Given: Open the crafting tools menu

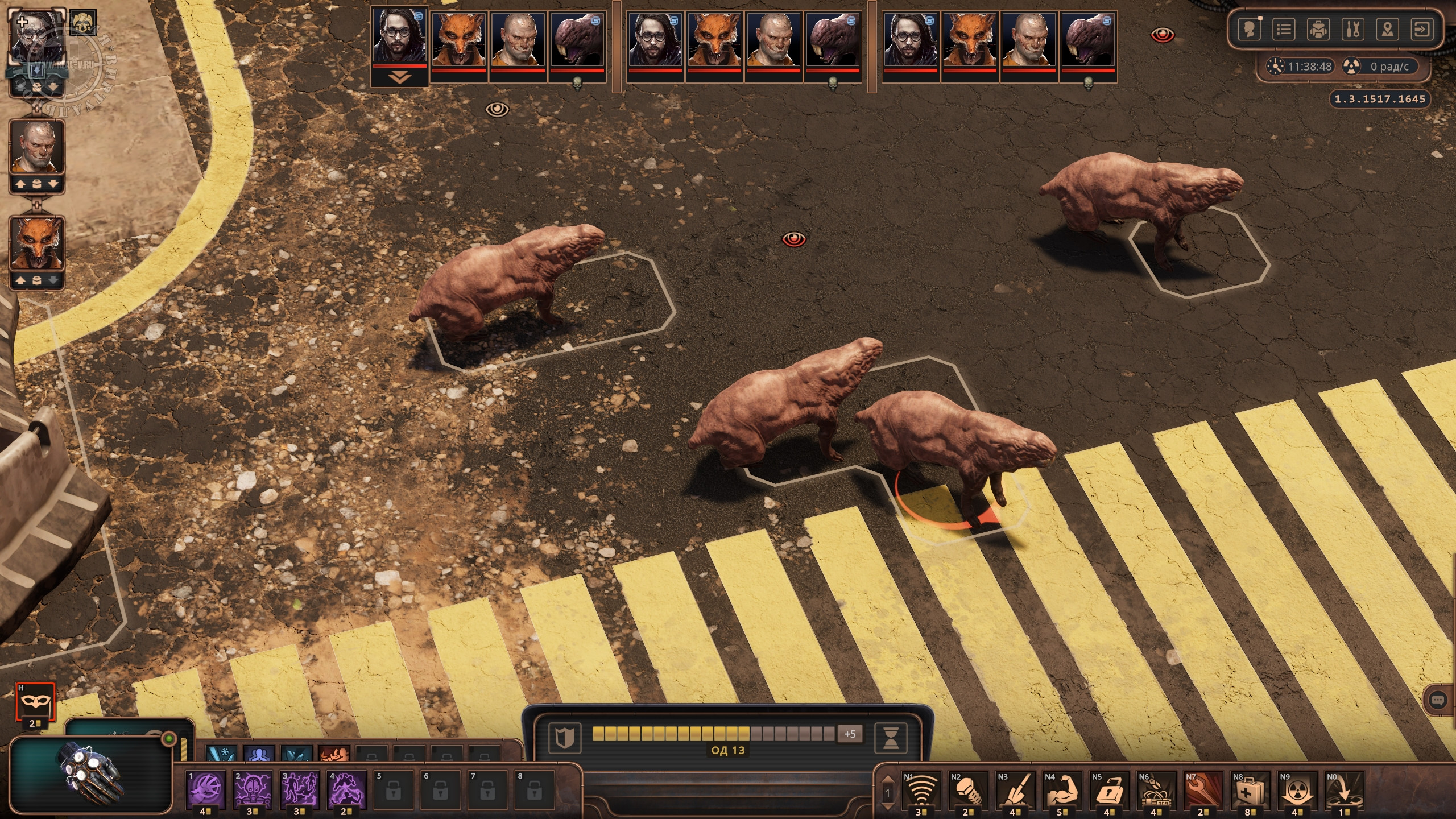Looking at the screenshot, I should (x=1352, y=30).
